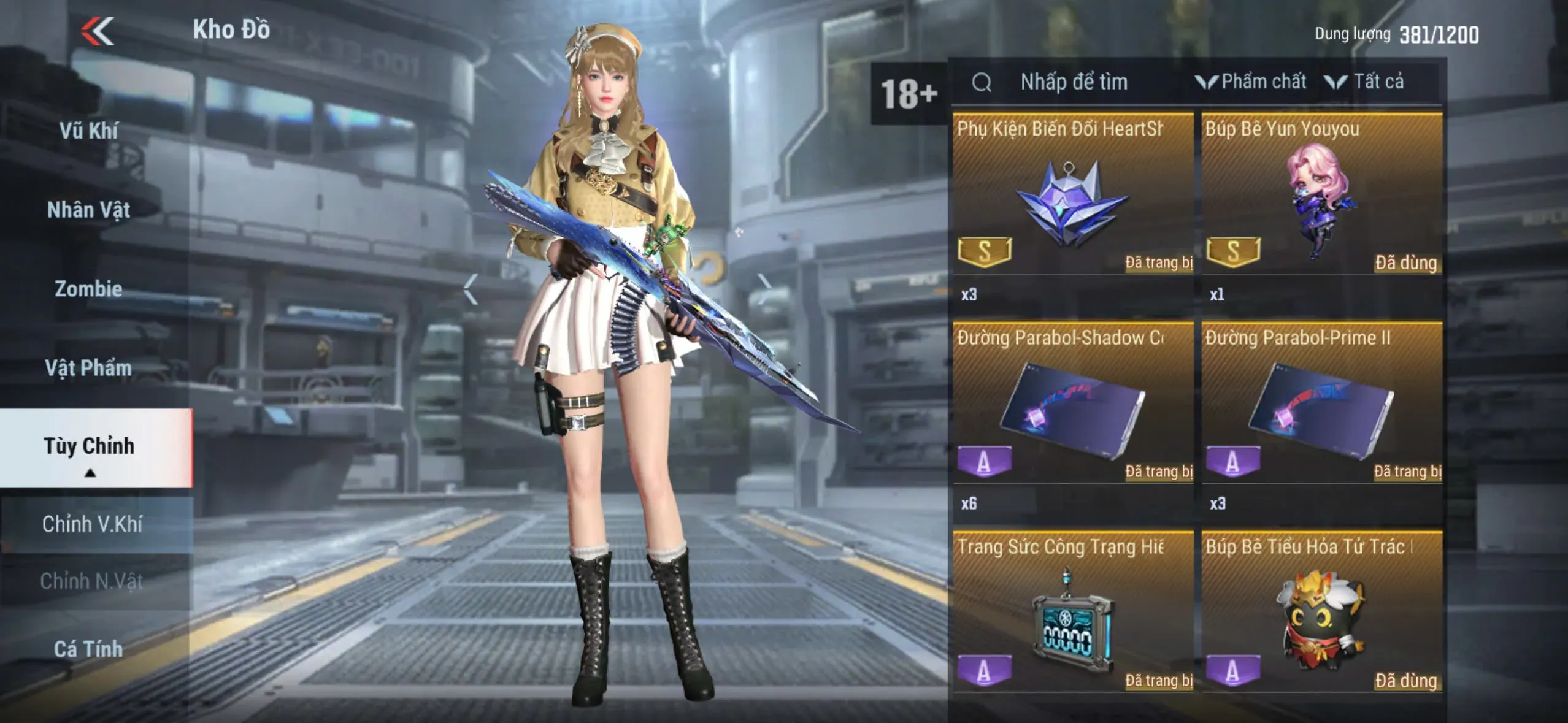Open the Vật Phẩm tab
The image size is (1568, 723).
point(89,368)
